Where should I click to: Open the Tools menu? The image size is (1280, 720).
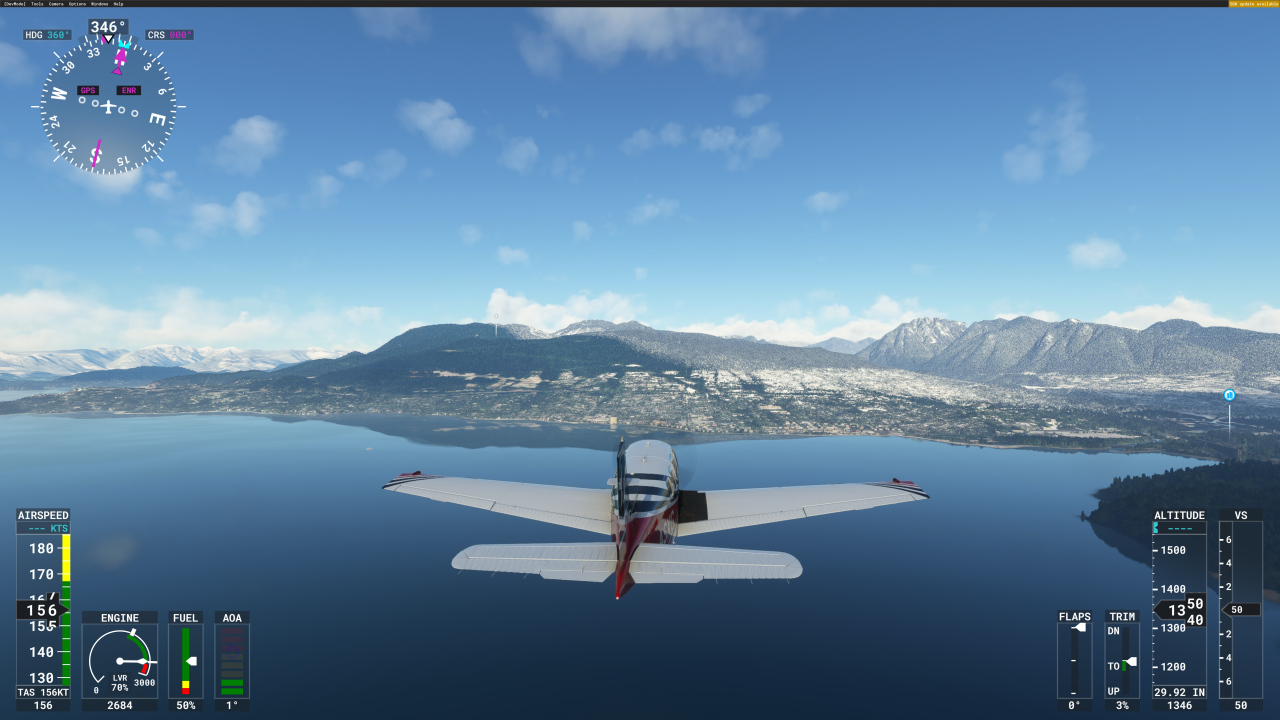[x=37, y=4]
